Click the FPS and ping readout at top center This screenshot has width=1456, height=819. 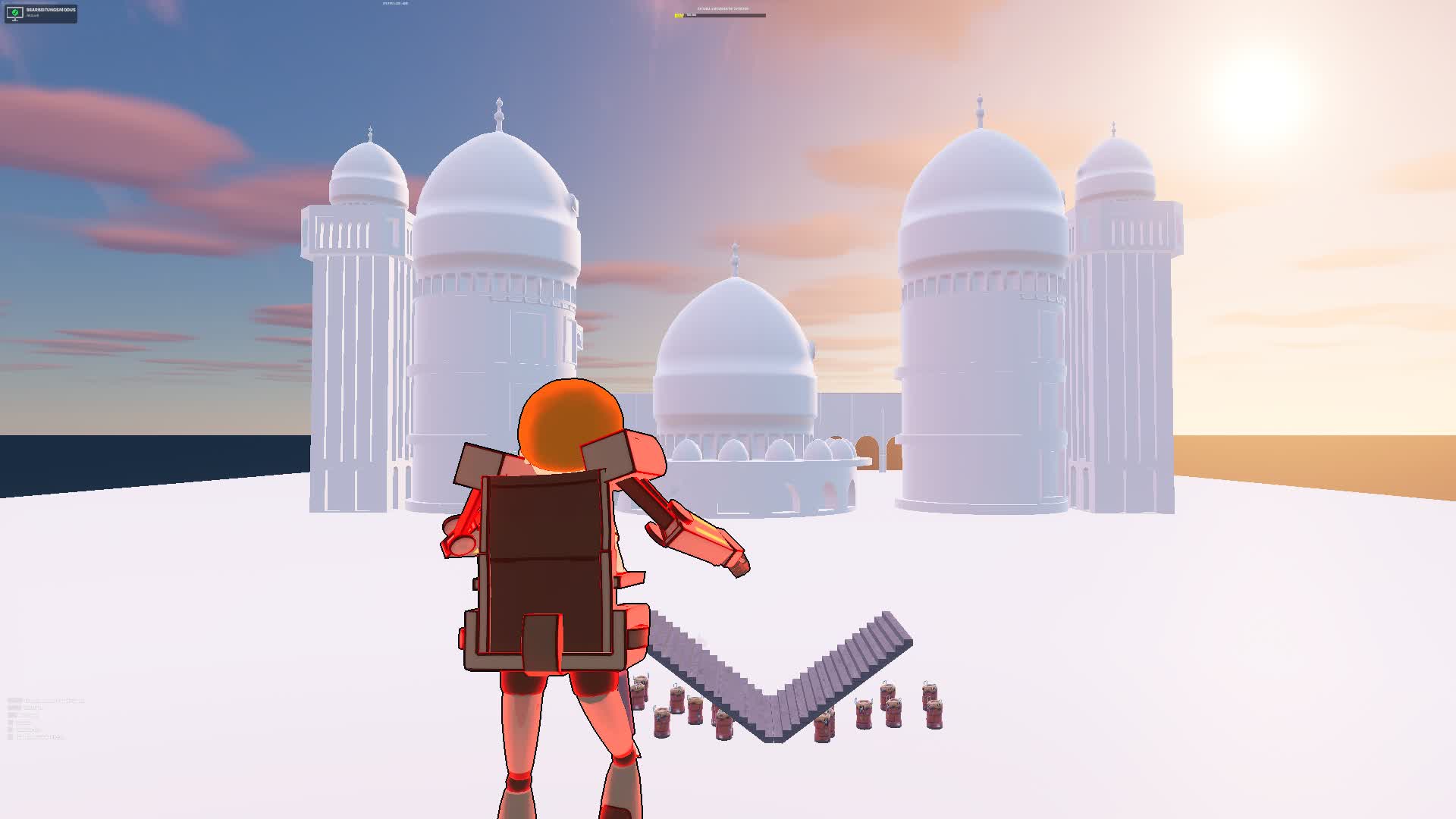click(x=393, y=3)
